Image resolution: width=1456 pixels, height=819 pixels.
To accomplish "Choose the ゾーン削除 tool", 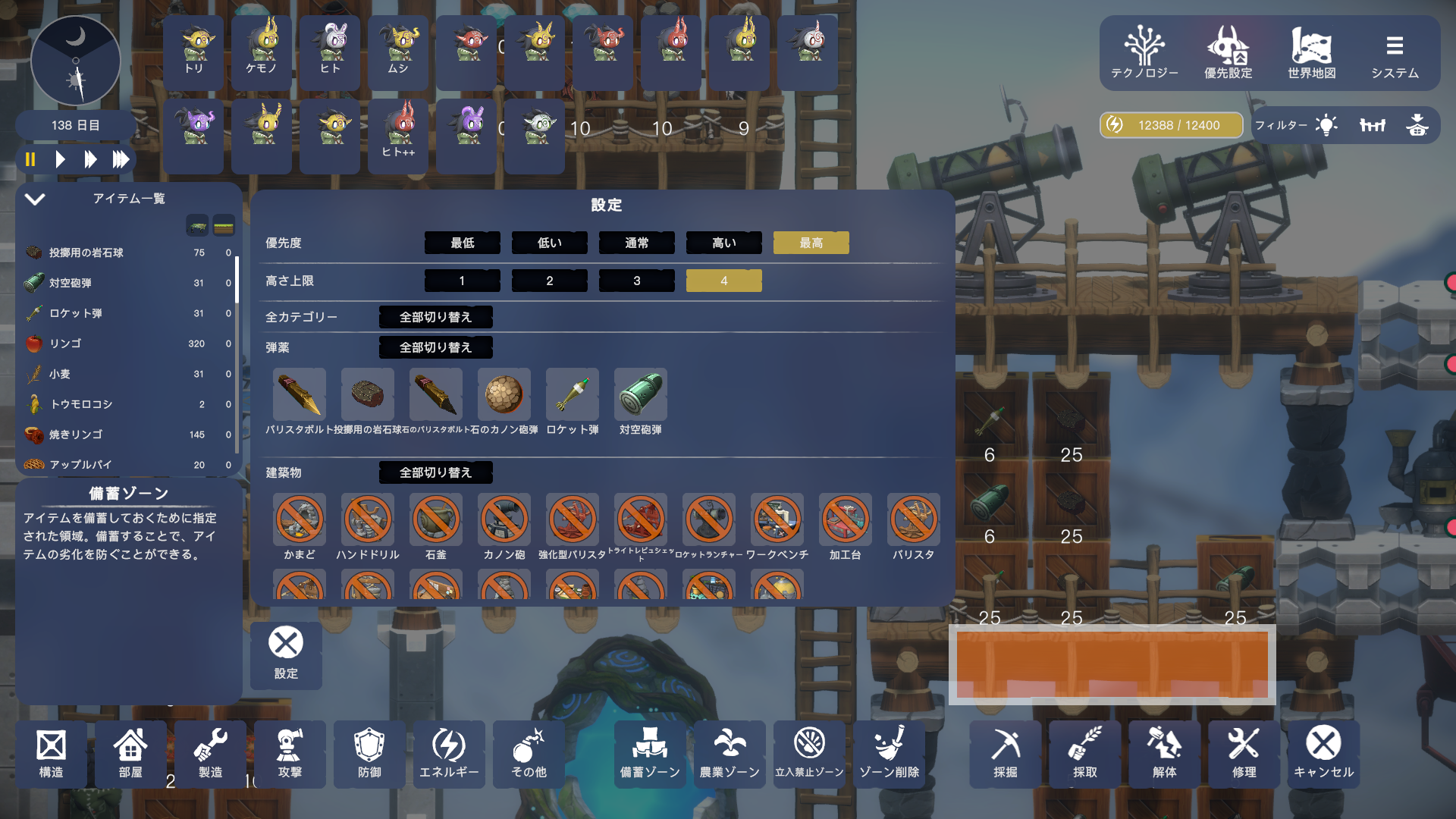I will (x=889, y=754).
